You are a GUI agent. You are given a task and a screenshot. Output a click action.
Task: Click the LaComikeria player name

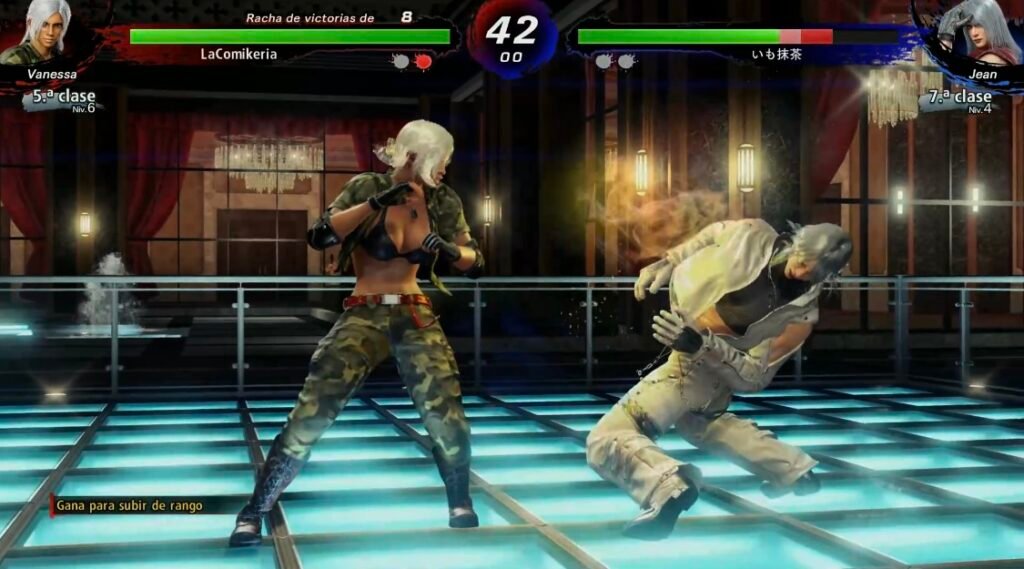(x=238, y=55)
